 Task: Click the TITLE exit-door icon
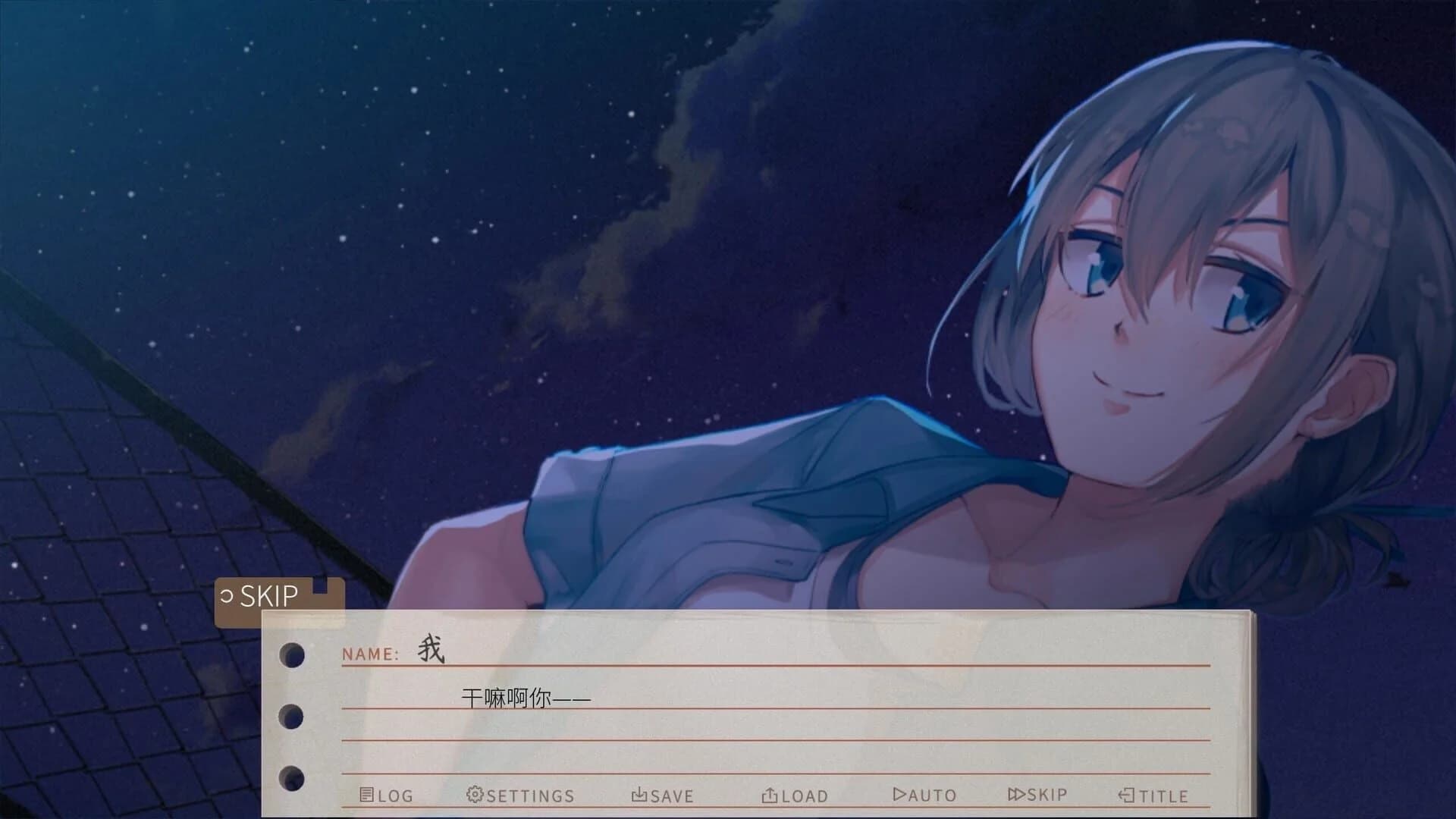click(x=1125, y=795)
